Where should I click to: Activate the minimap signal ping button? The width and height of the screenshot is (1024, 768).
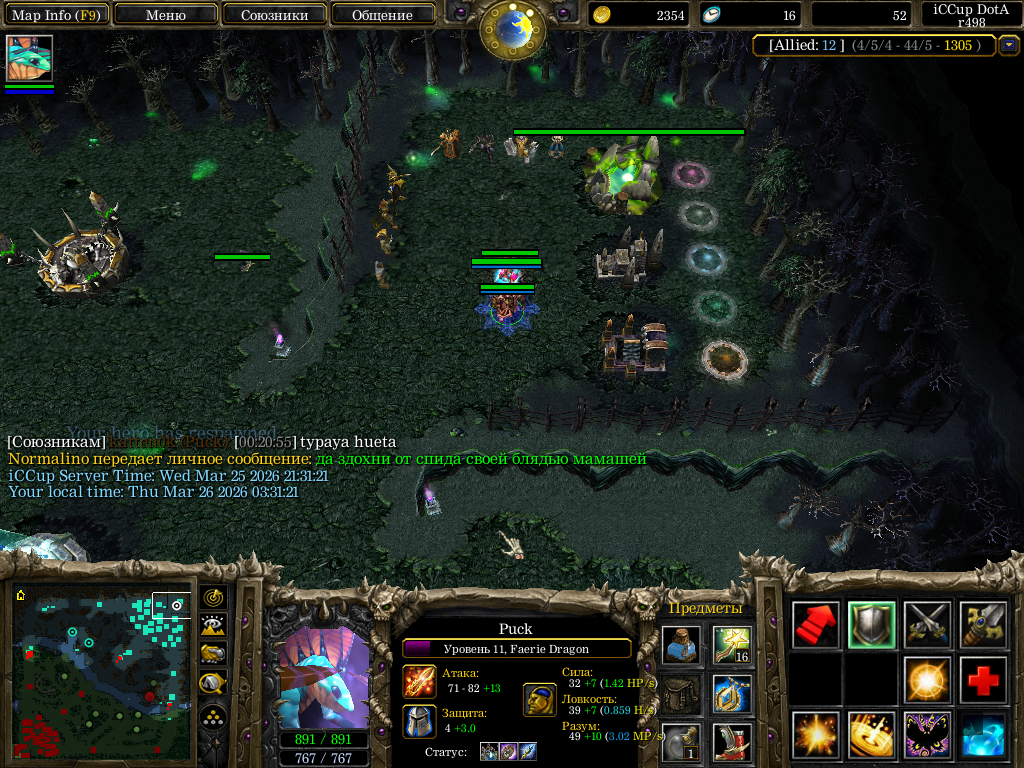pyautogui.click(x=214, y=597)
